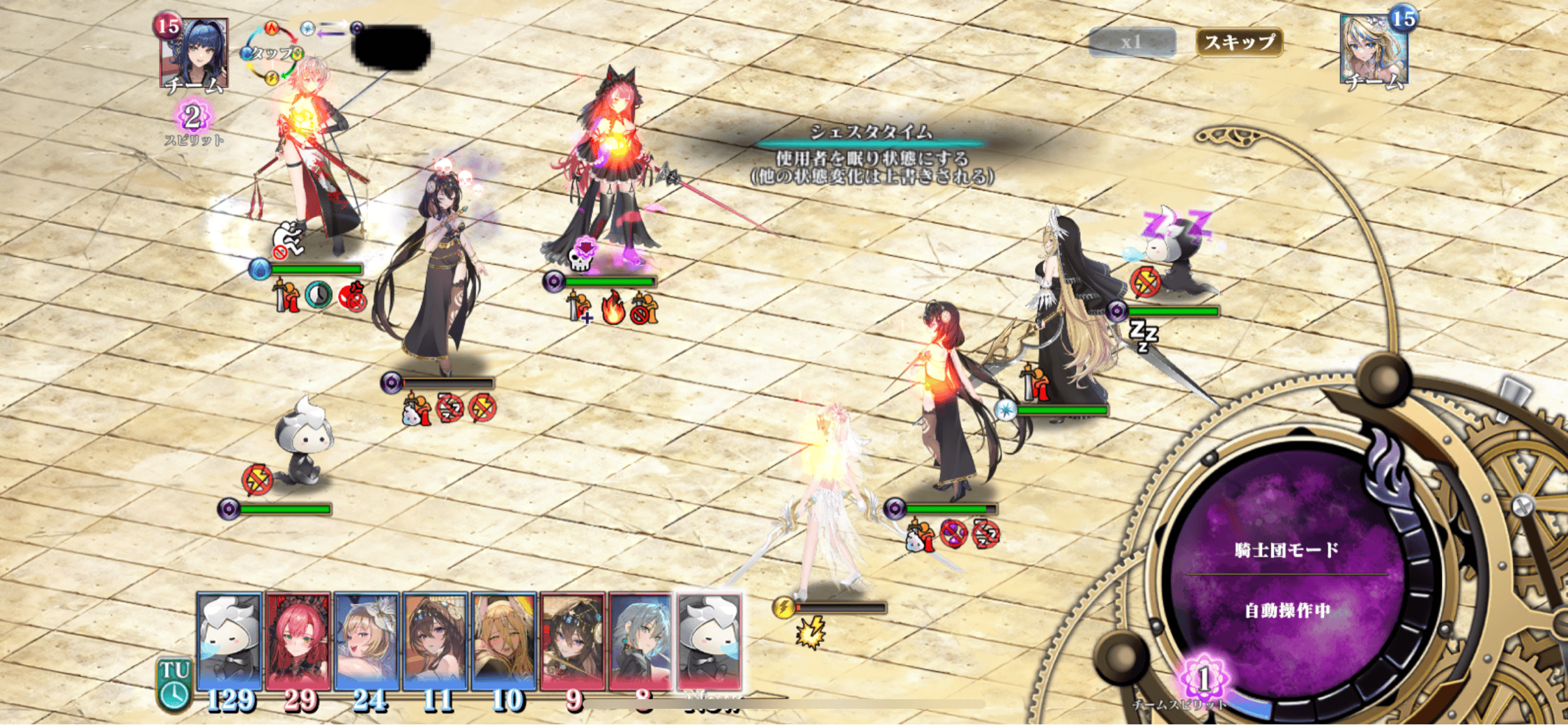Image resolution: width=1568 pixels, height=725 pixels.
Task: Toggle the x1 battle speed button
Action: point(1132,42)
